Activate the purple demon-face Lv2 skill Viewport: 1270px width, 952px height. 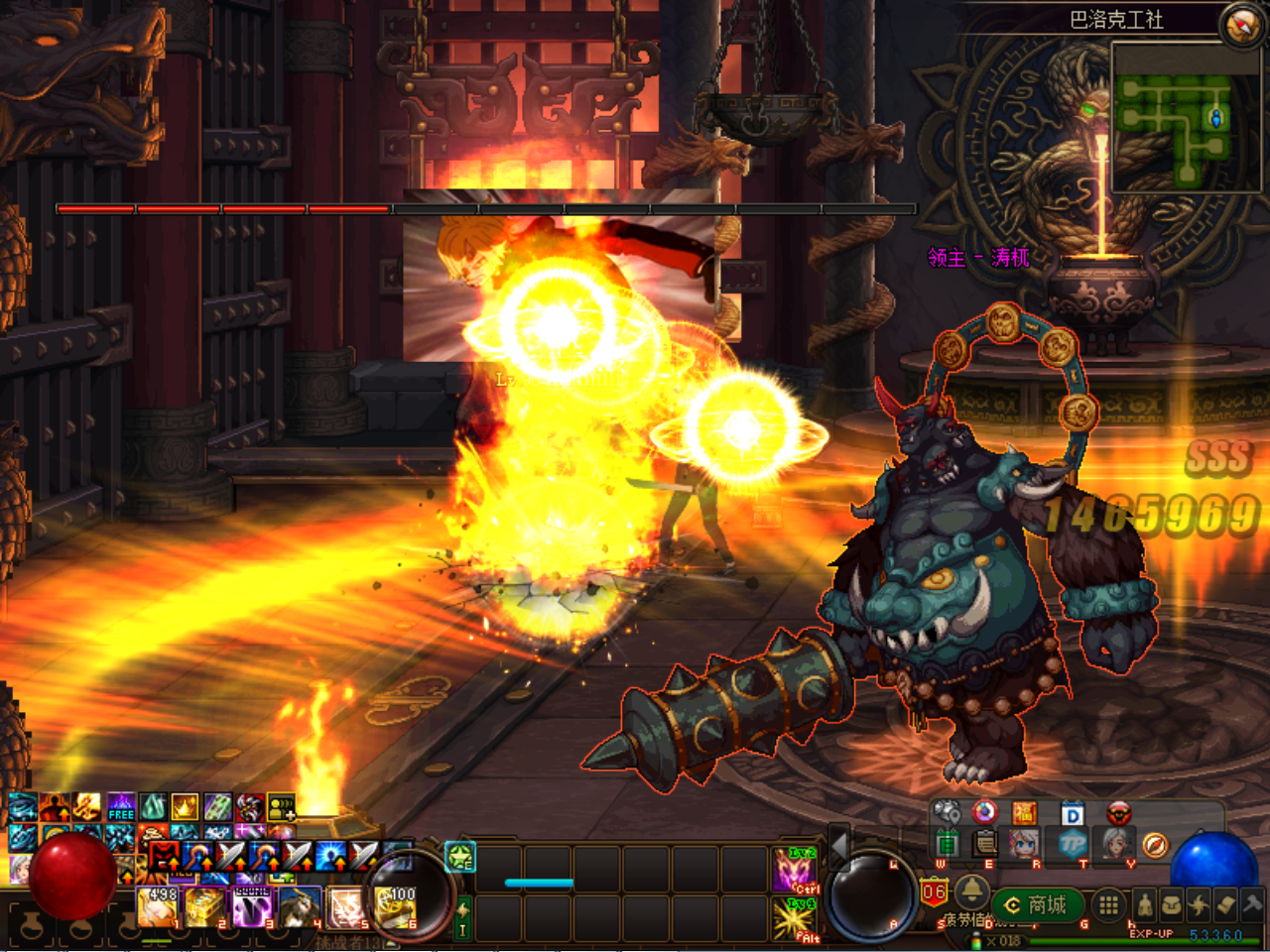tap(794, 870)
